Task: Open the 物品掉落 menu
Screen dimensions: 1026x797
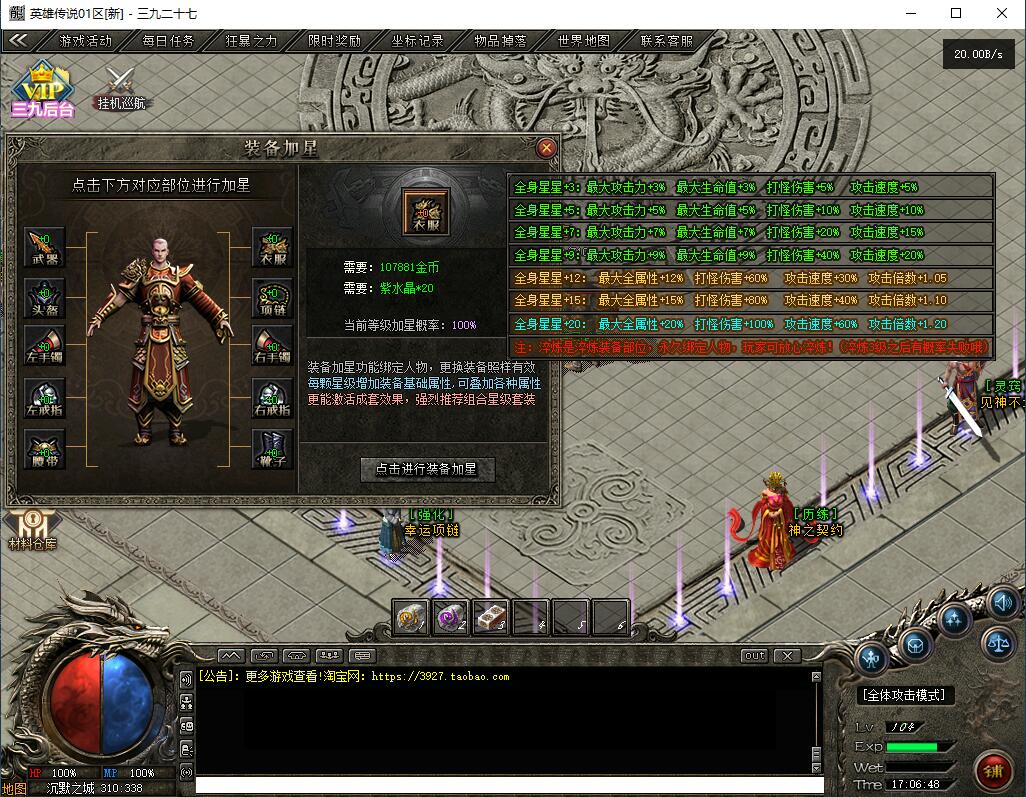Action: coord(500,41)
